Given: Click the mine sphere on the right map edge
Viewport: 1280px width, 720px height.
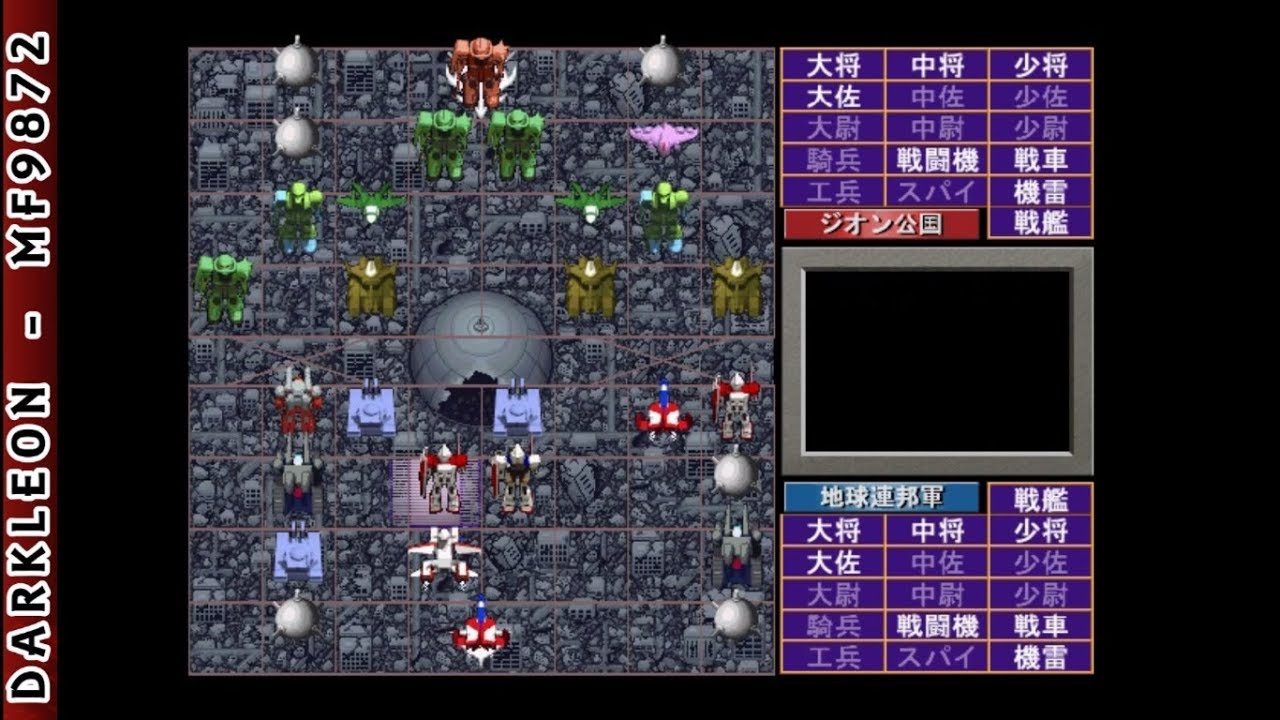Looking at the screenshot, I should pos(735,470).
